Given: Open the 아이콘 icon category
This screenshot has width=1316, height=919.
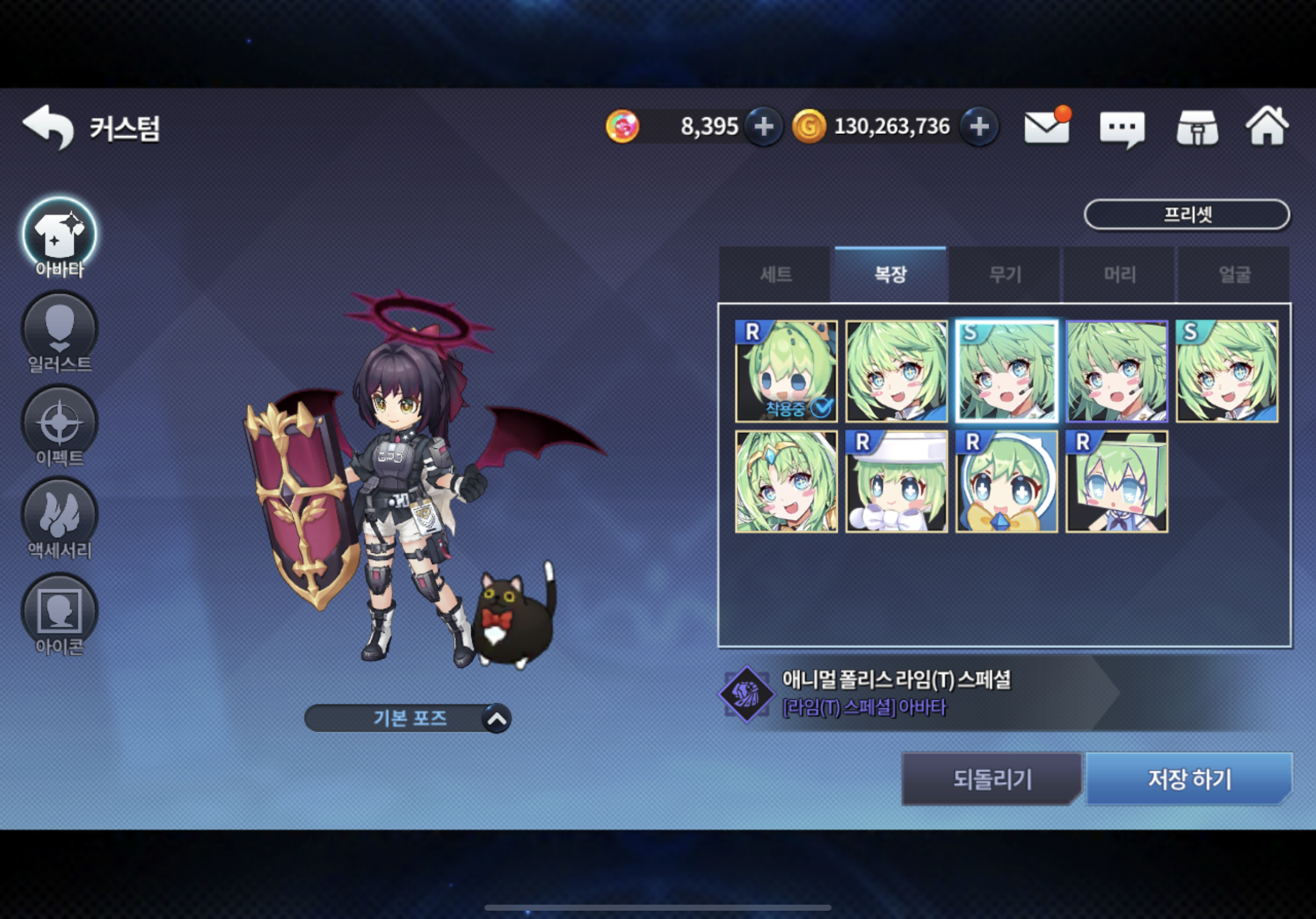Looking at the screenshot, I should [x=60, y=613].
